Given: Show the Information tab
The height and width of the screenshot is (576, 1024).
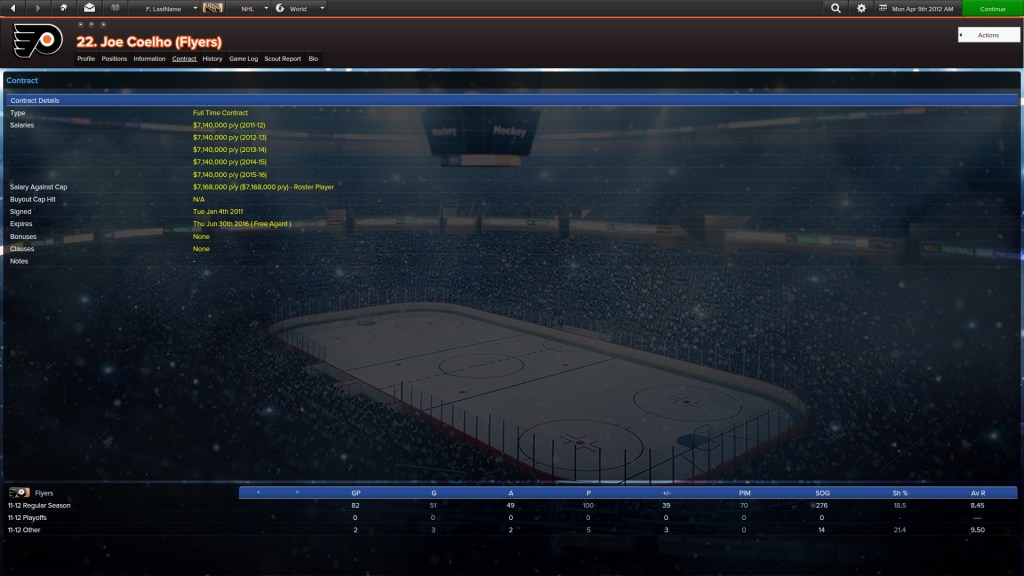Looking at the screenshot, I should [149, 59].
